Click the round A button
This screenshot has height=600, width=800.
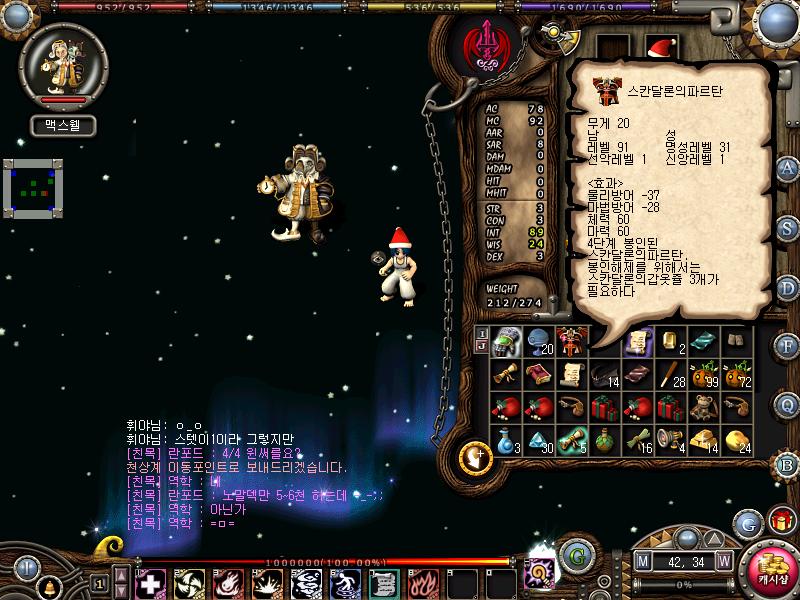pyautogui.click(x=787, y=167)
